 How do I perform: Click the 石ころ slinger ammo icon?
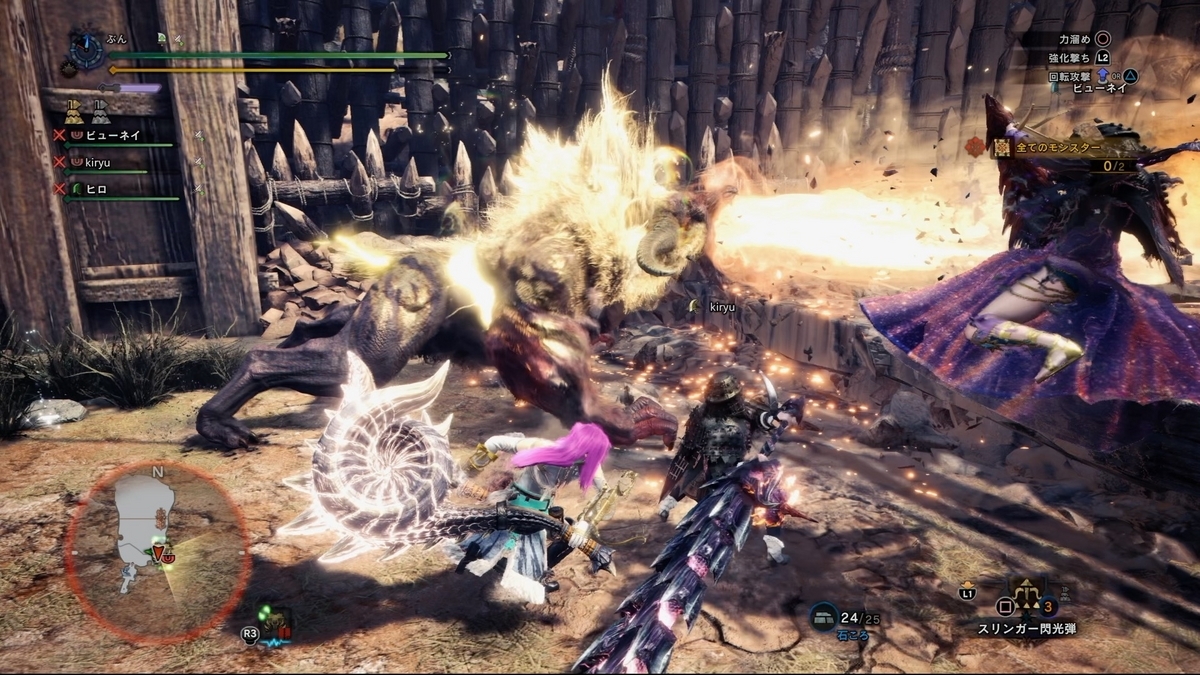tap(823, 617)
